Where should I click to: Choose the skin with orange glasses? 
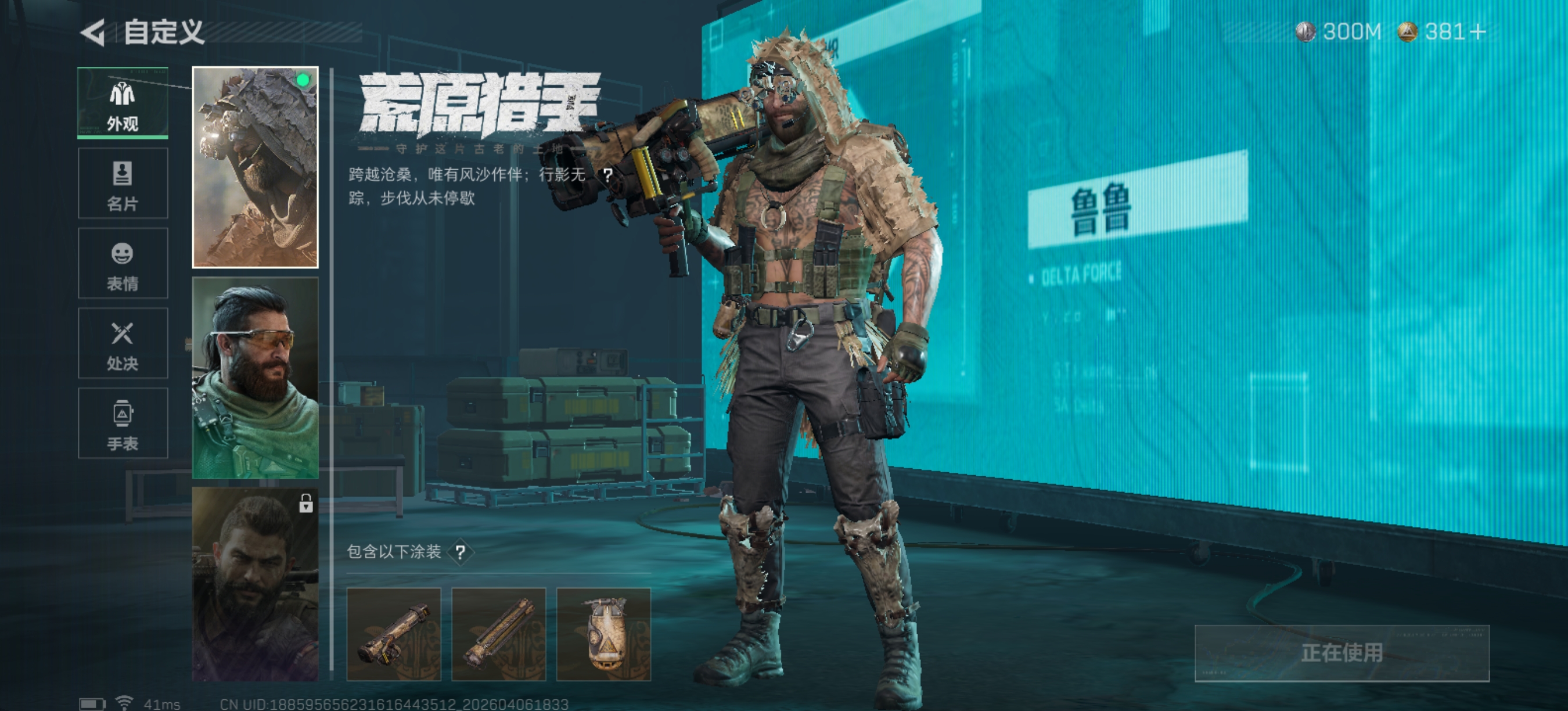point(255,378)
